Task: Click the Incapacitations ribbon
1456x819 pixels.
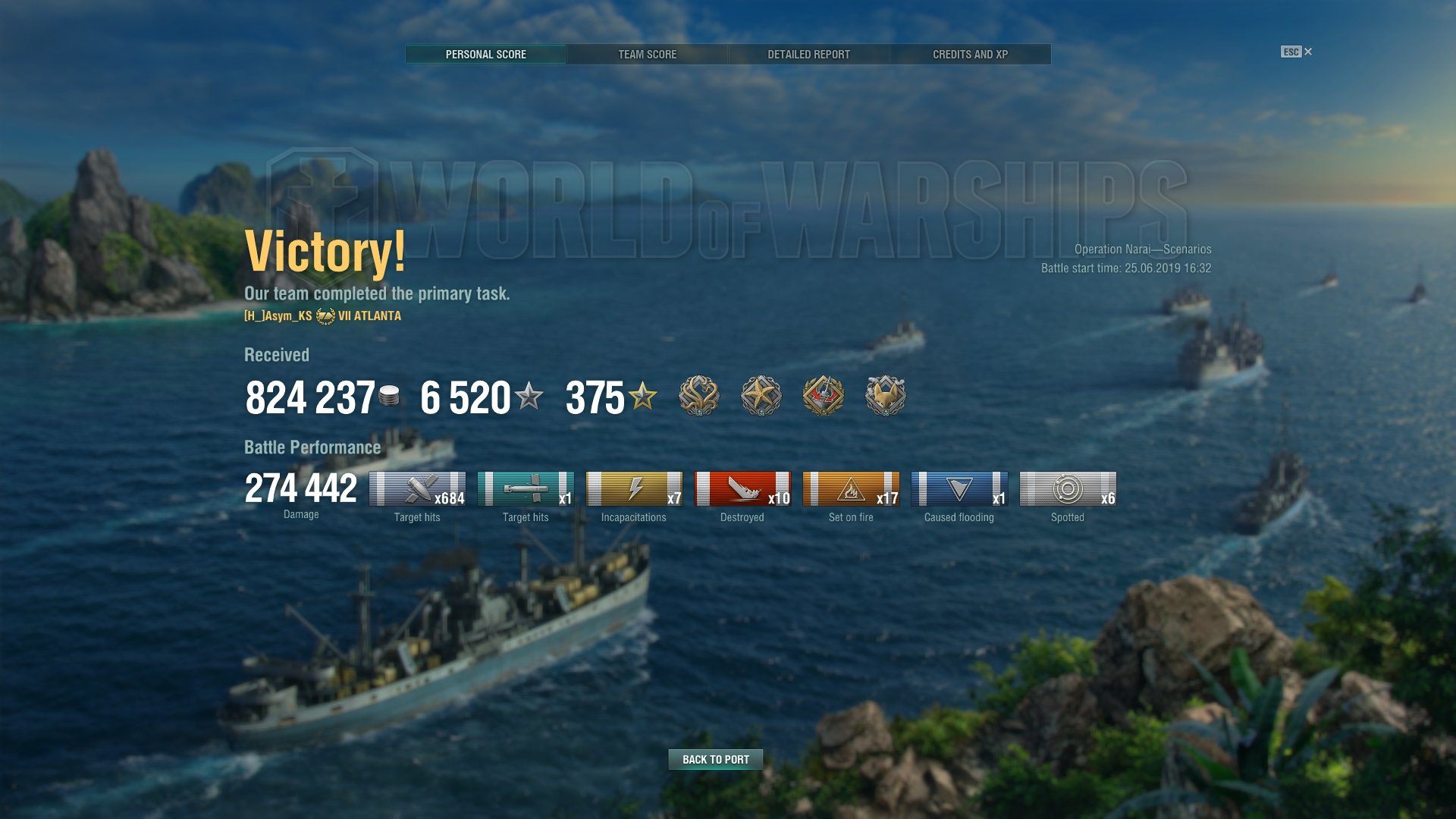Action: [634, 489]
